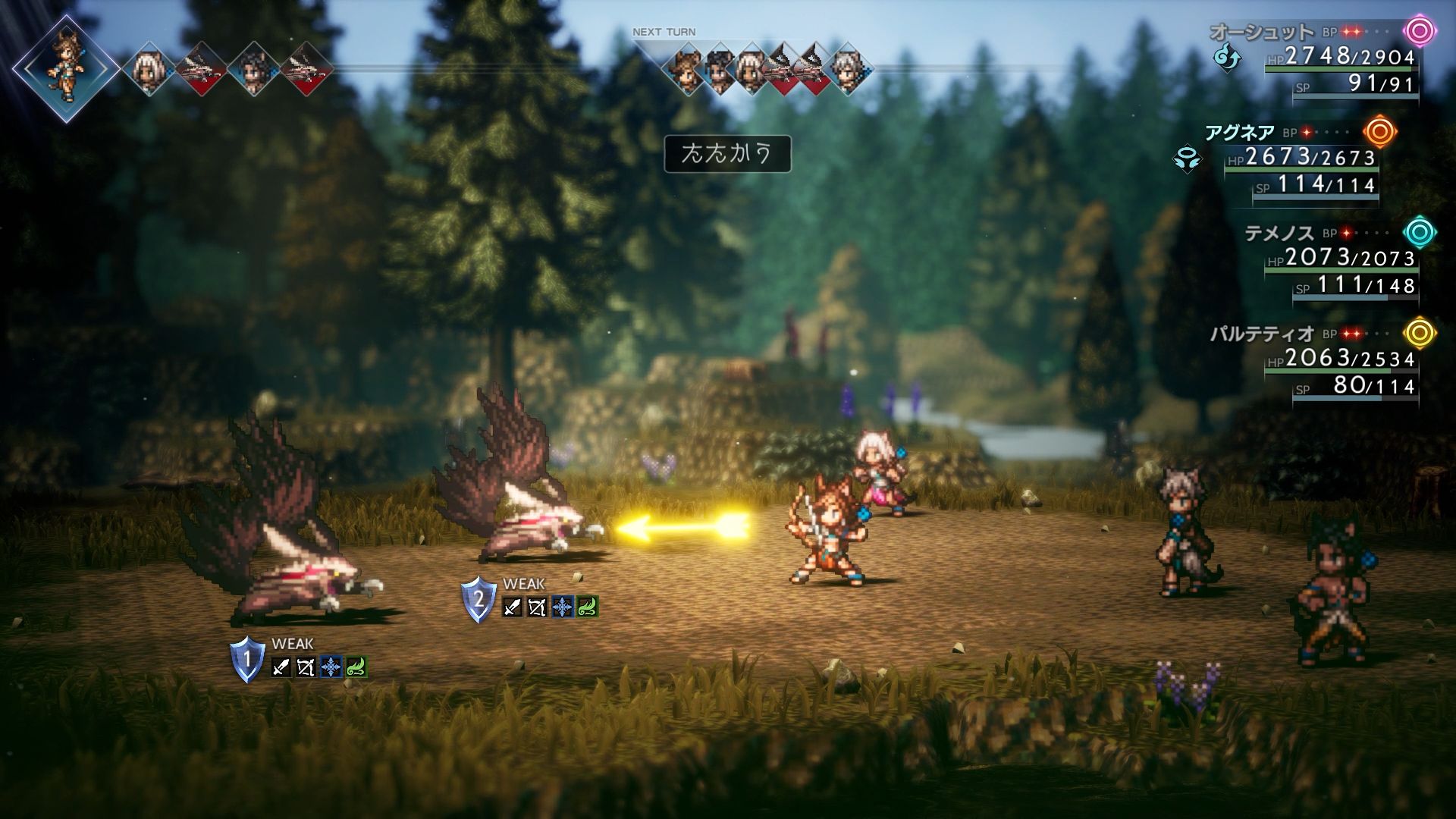Screen dimensions: 1456x819
Task: Select the last portrait in NEXT TURN row
Action: [846, 70]
